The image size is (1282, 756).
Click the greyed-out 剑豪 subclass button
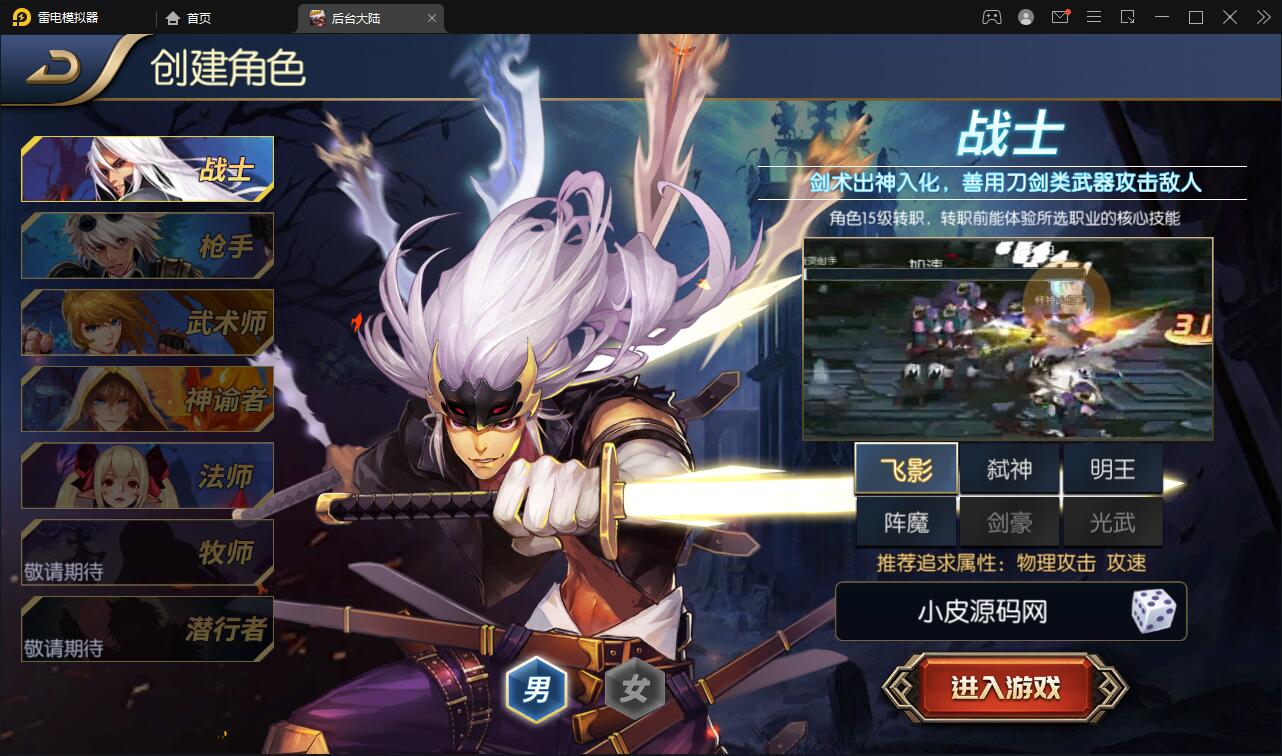(1009, 521)
